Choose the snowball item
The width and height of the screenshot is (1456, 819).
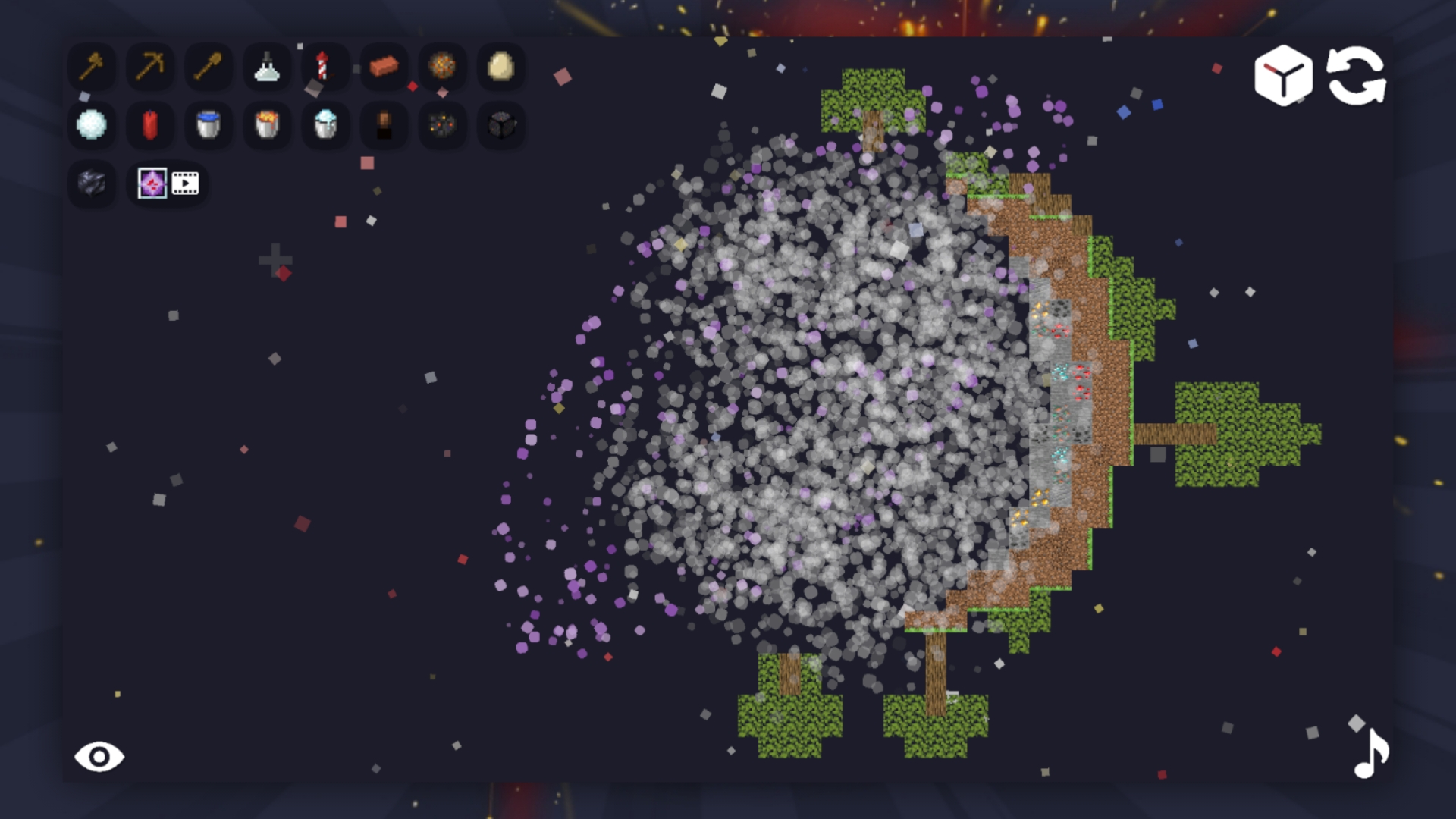[91, 125]
